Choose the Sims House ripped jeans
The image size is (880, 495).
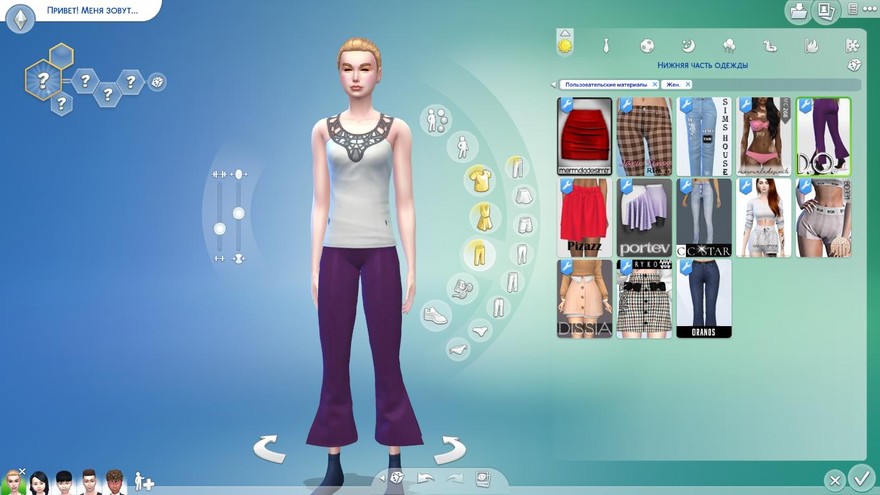pyautogui.click(x=703, y=136)
